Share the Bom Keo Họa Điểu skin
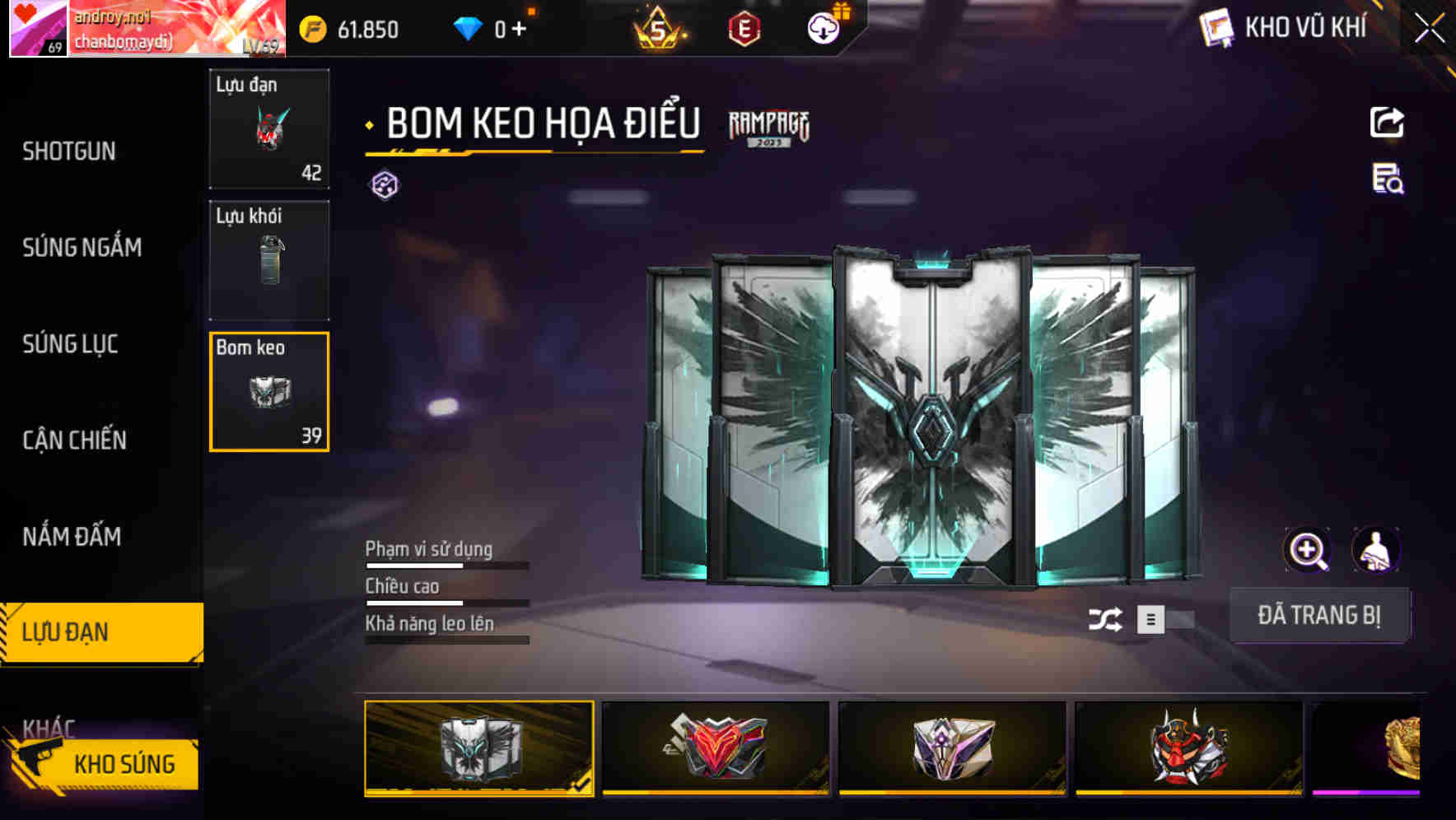The height and width of the screenshot is (820, 1456). (x=1388, y=122)
